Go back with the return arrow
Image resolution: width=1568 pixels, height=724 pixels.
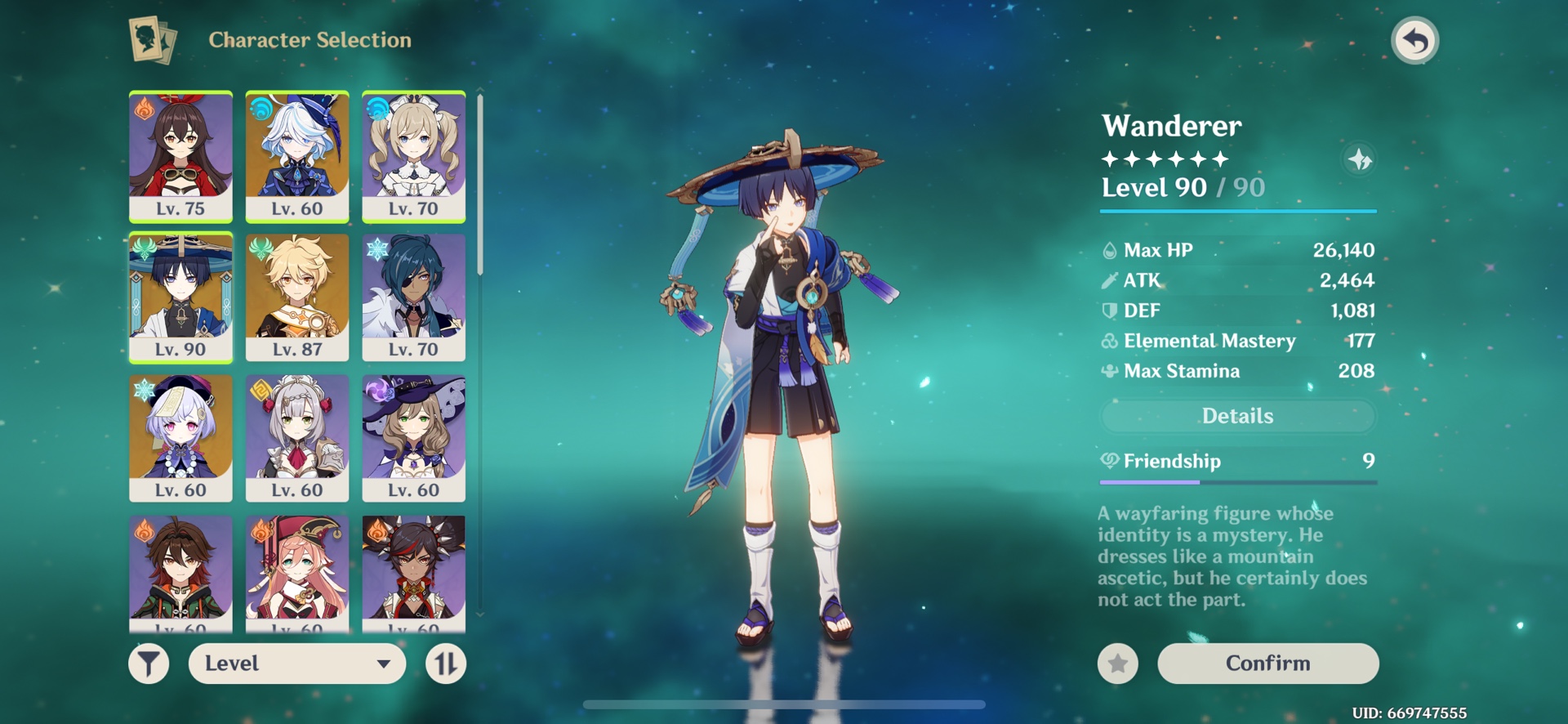[x=1414, y=40]
